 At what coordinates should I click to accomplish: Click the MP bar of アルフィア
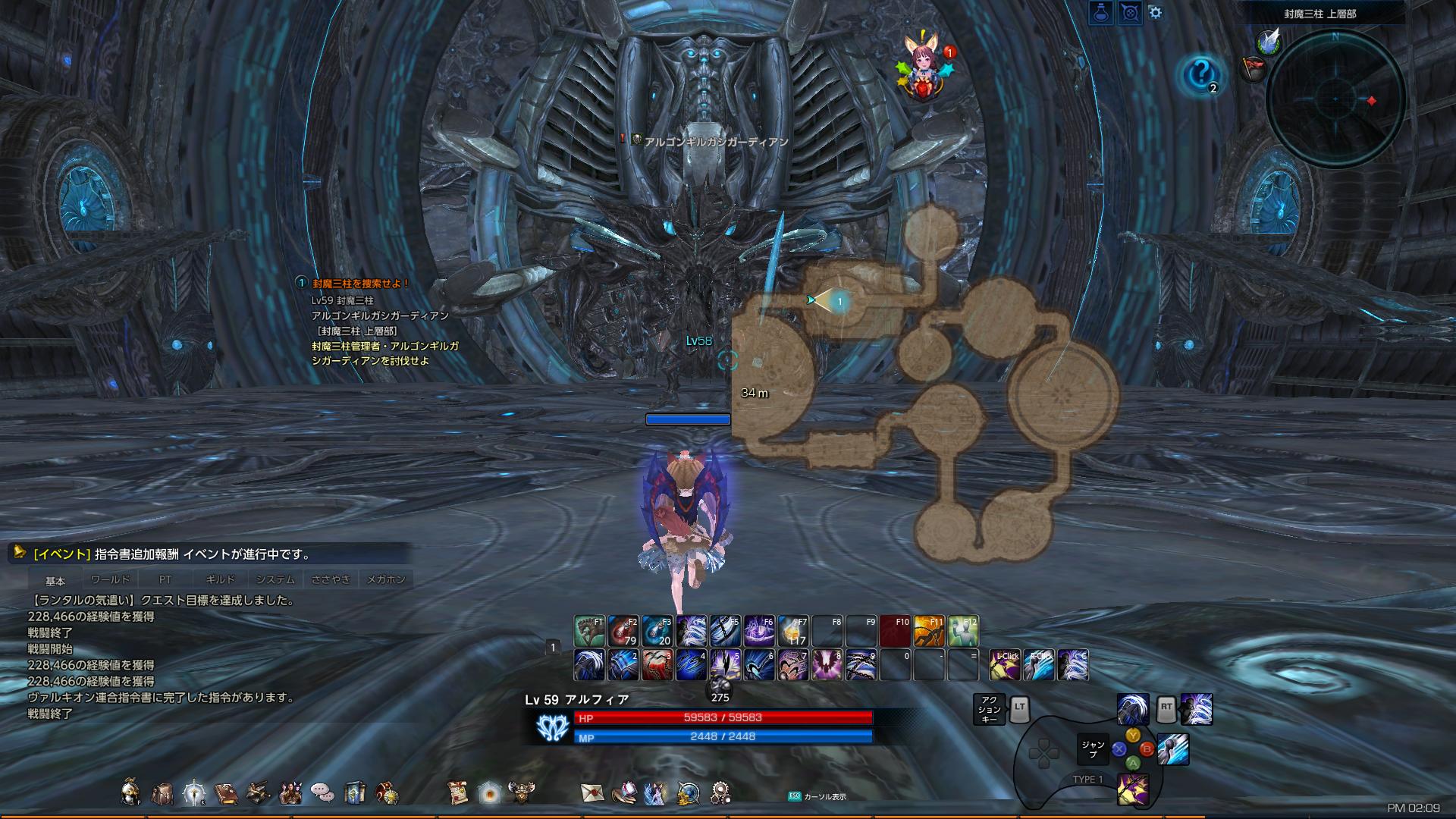pos(724,737)
